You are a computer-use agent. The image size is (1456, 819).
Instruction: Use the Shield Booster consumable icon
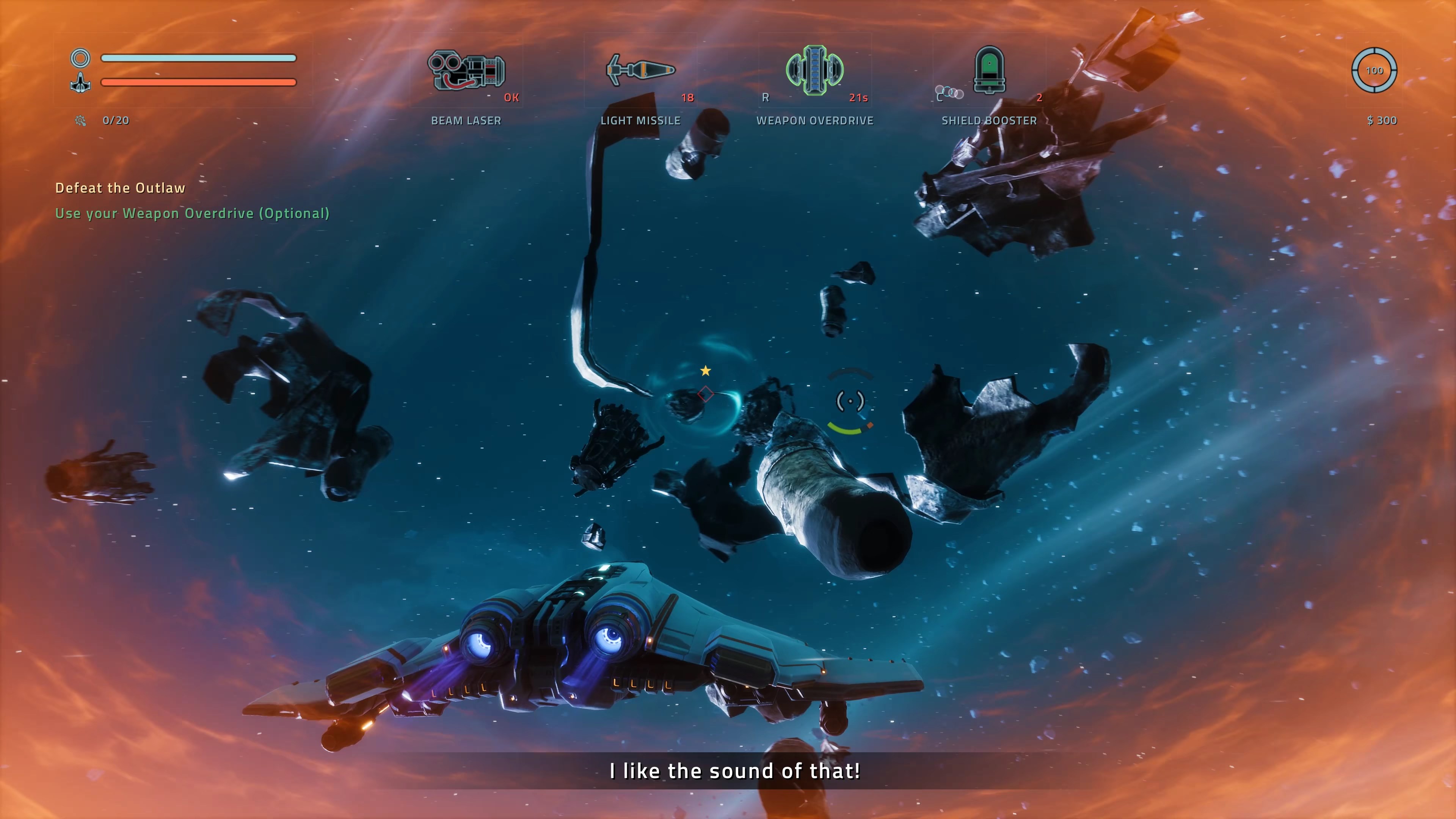[989, 70]
